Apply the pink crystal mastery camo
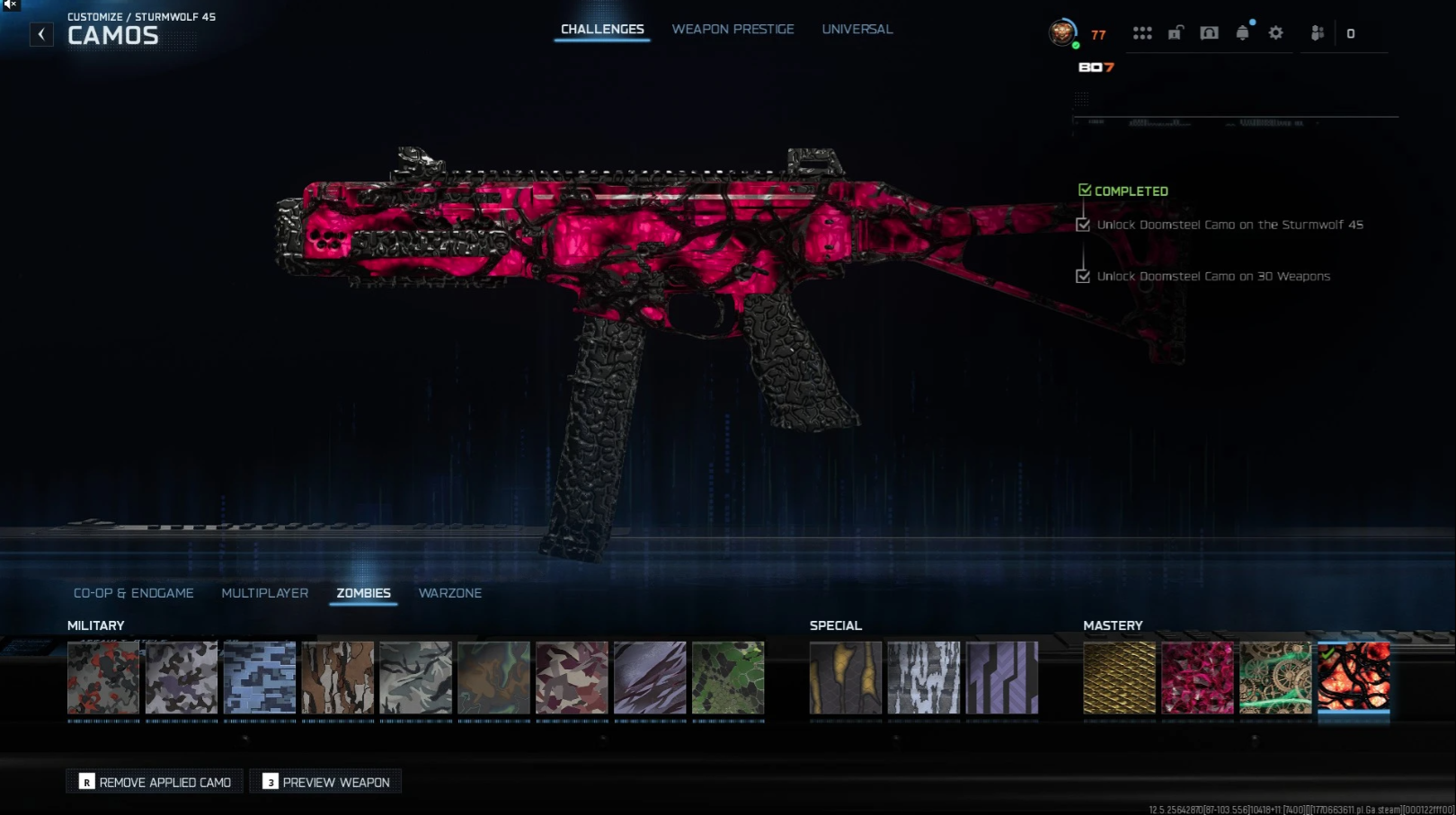Image resolution: width=1456 pixels, height=815 pixels. 1197,678
